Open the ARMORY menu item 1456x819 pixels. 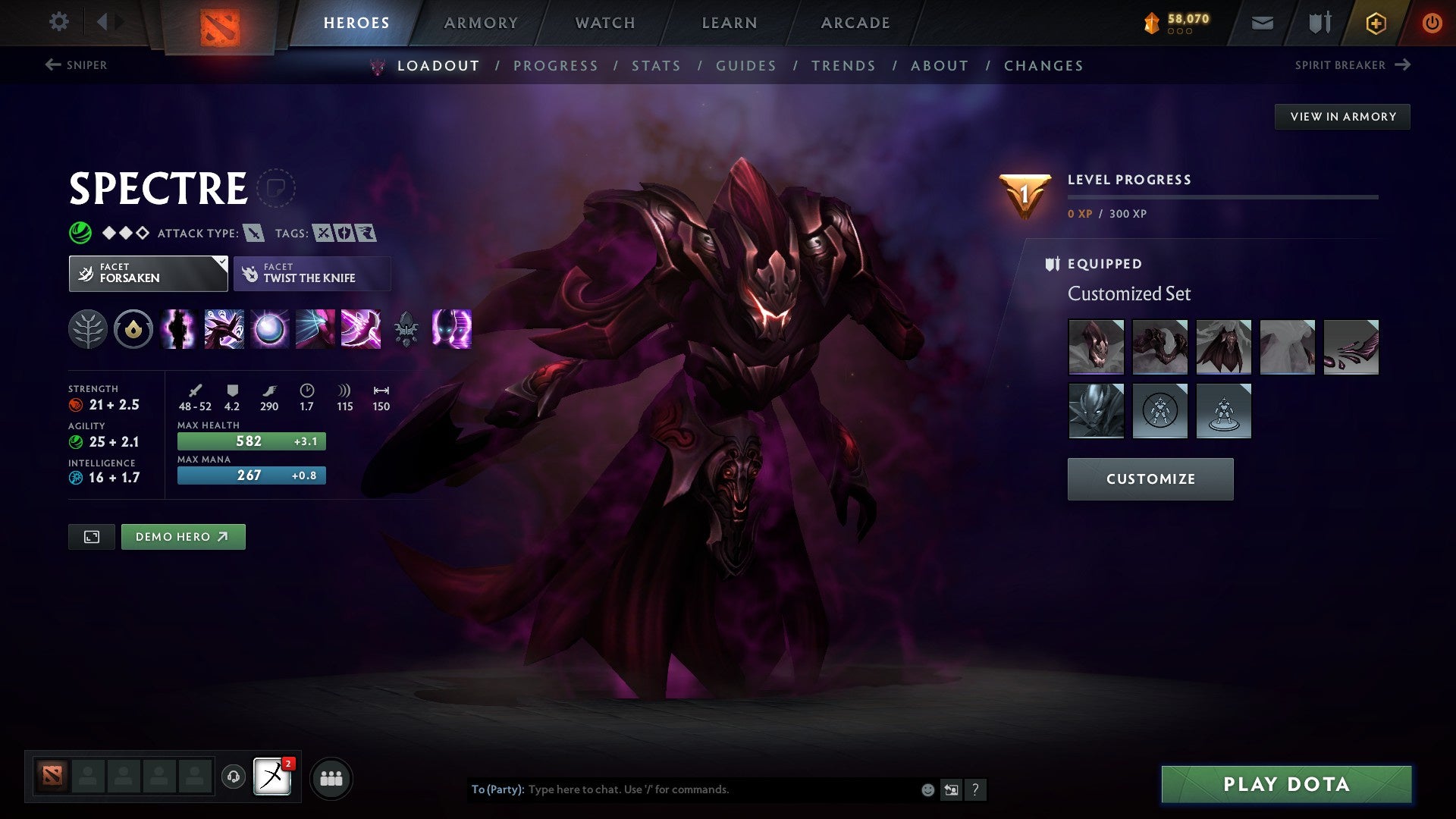click(x=481, y=22)
